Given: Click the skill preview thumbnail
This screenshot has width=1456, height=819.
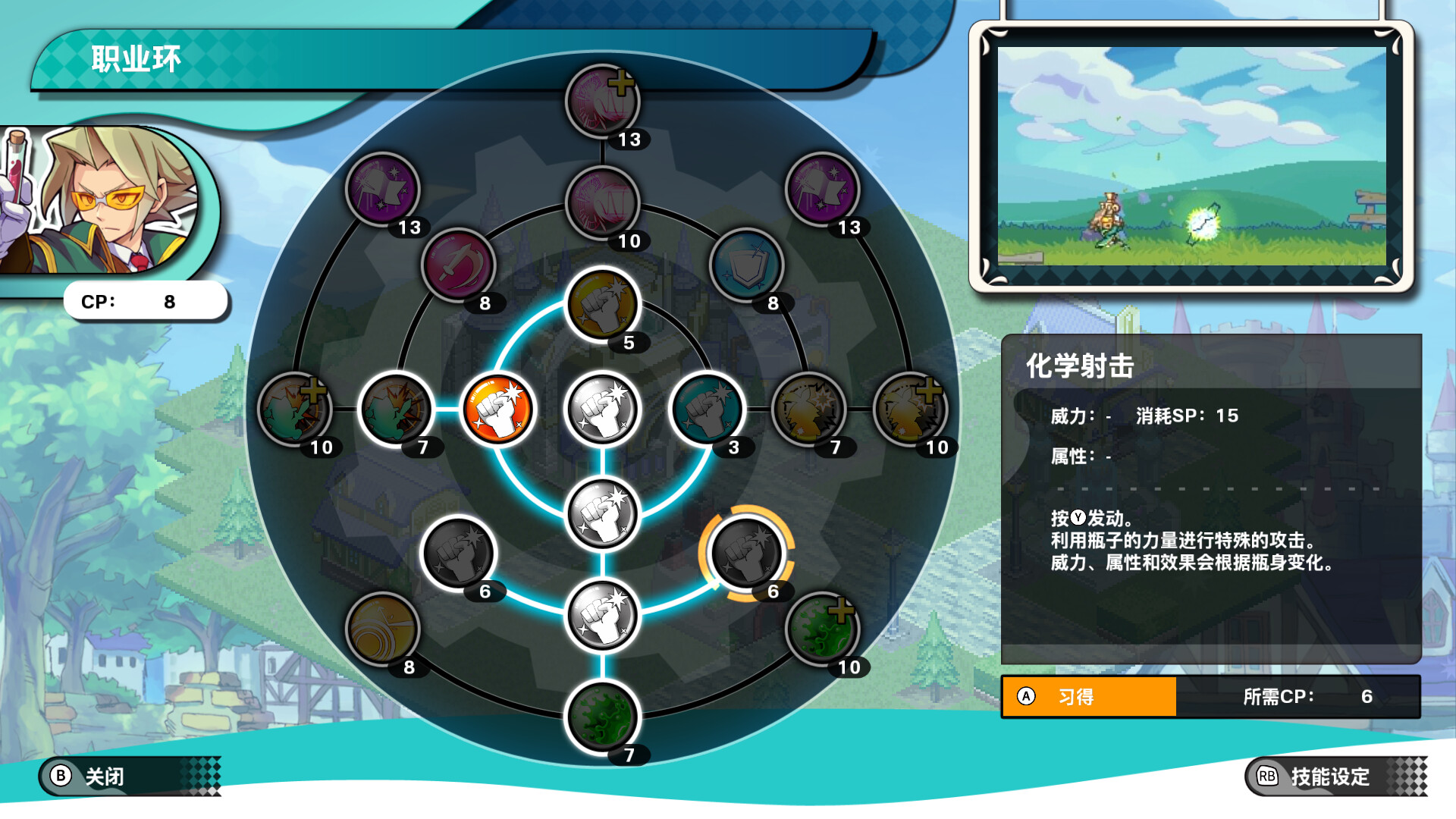Looking at the screenshot, I should click(x=1191, y=156).
